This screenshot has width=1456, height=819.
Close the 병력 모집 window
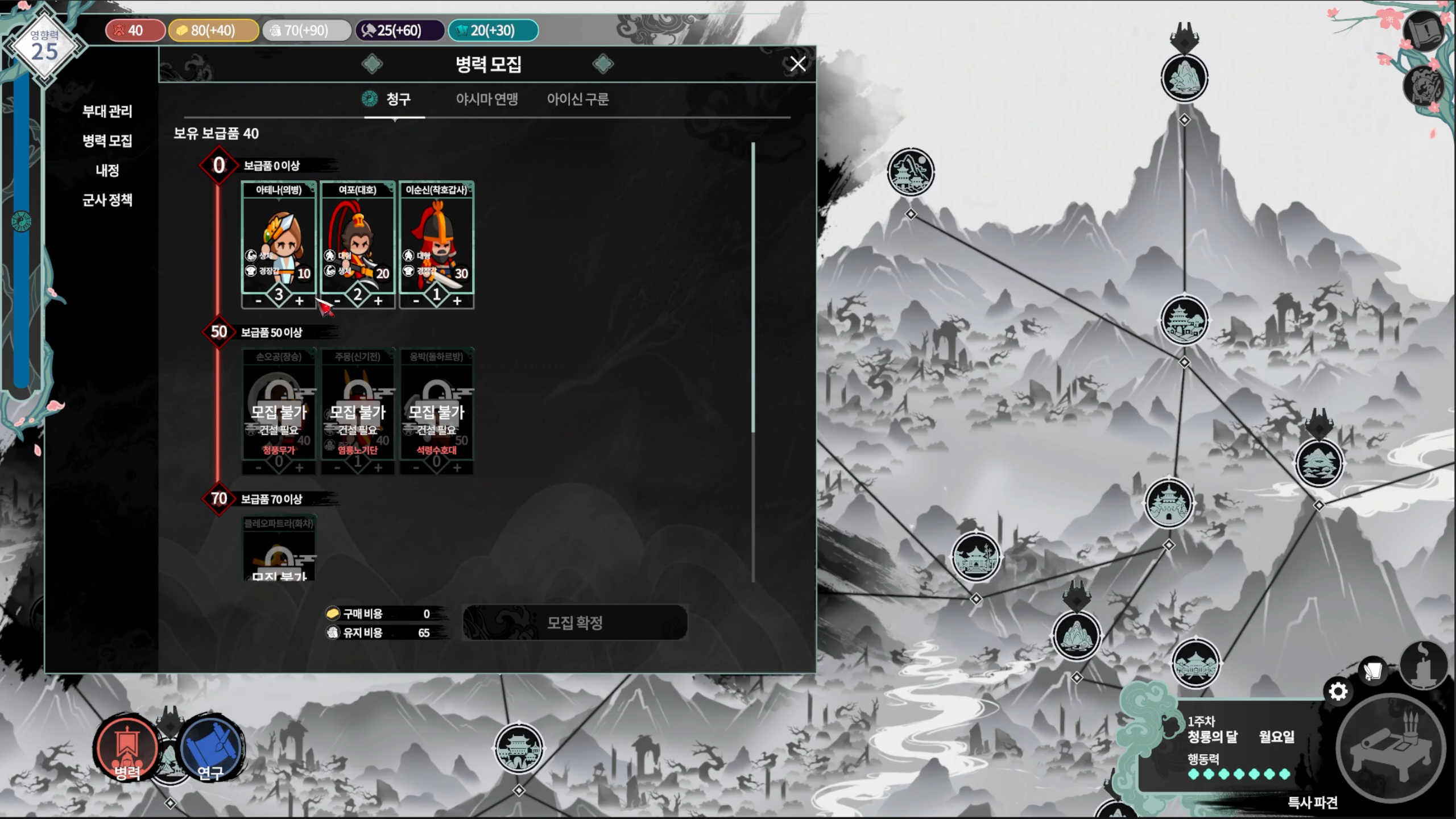pyautogui.click(x=797, y=64)
